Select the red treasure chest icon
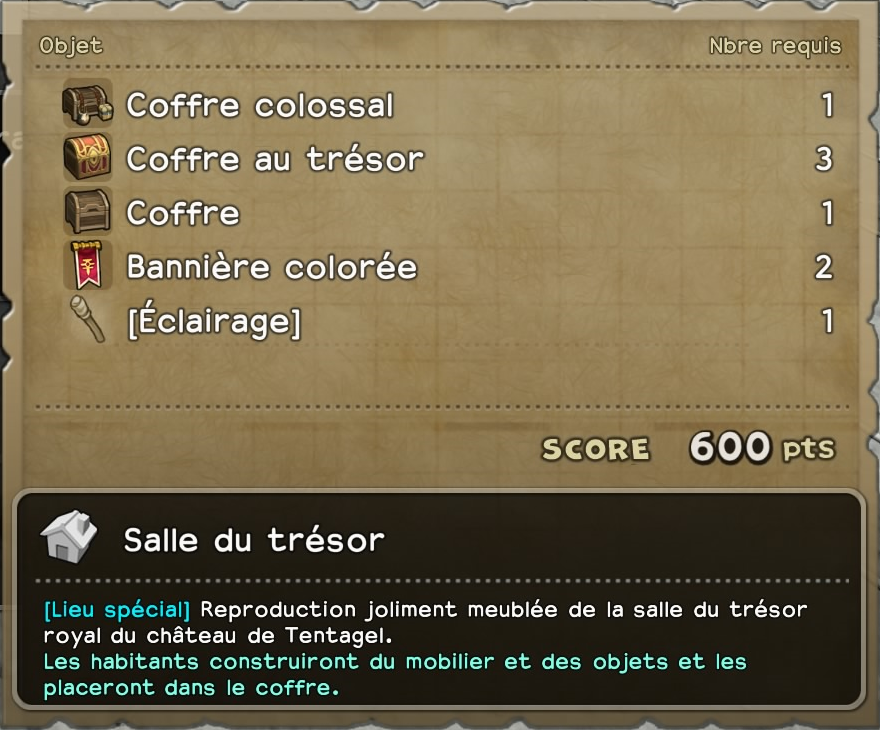880x730 pixels. [88, 158]
